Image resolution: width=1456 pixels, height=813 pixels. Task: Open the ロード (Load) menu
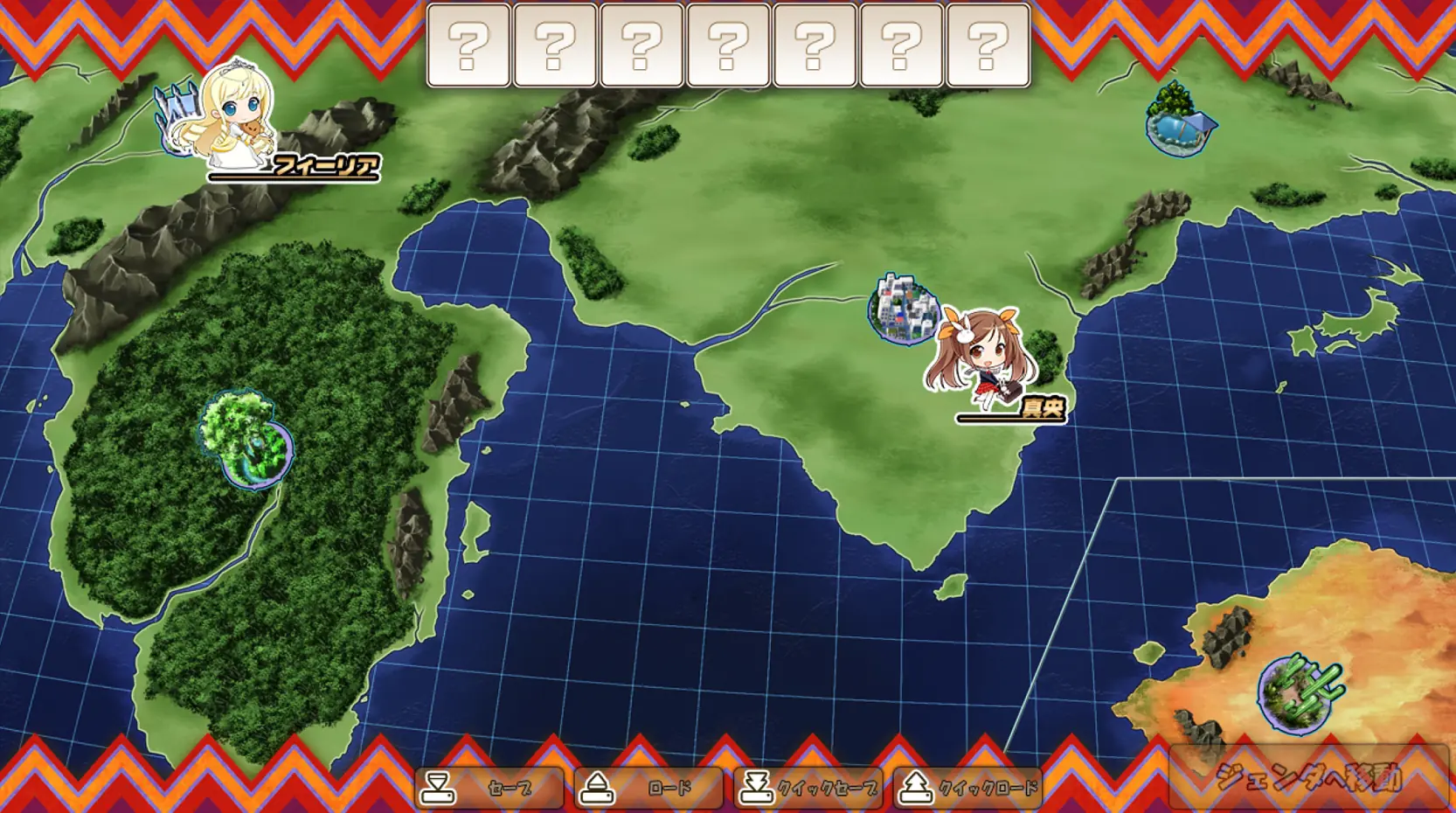[x=648, y=788]
